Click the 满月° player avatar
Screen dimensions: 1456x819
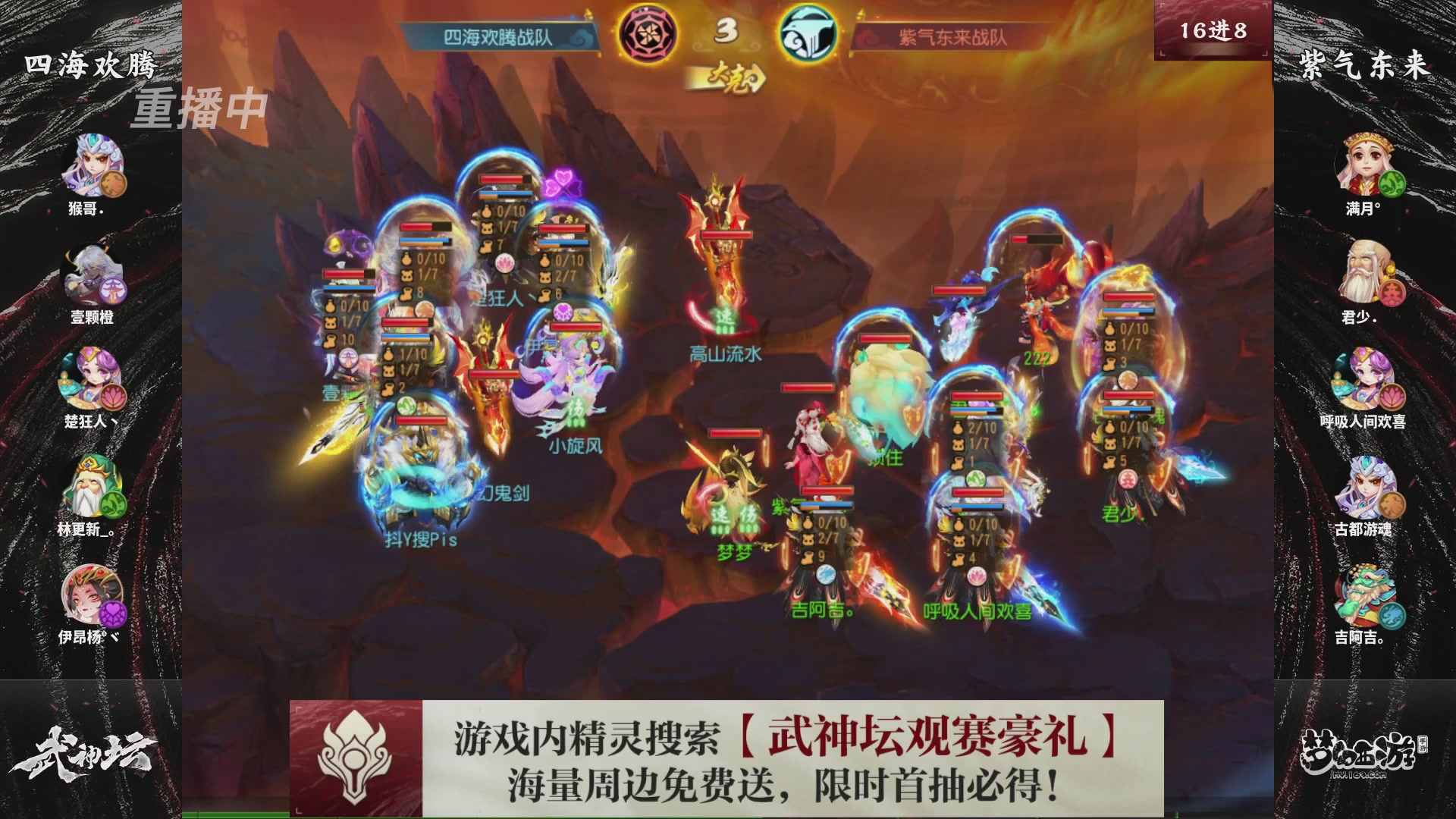pos(1365,167)
